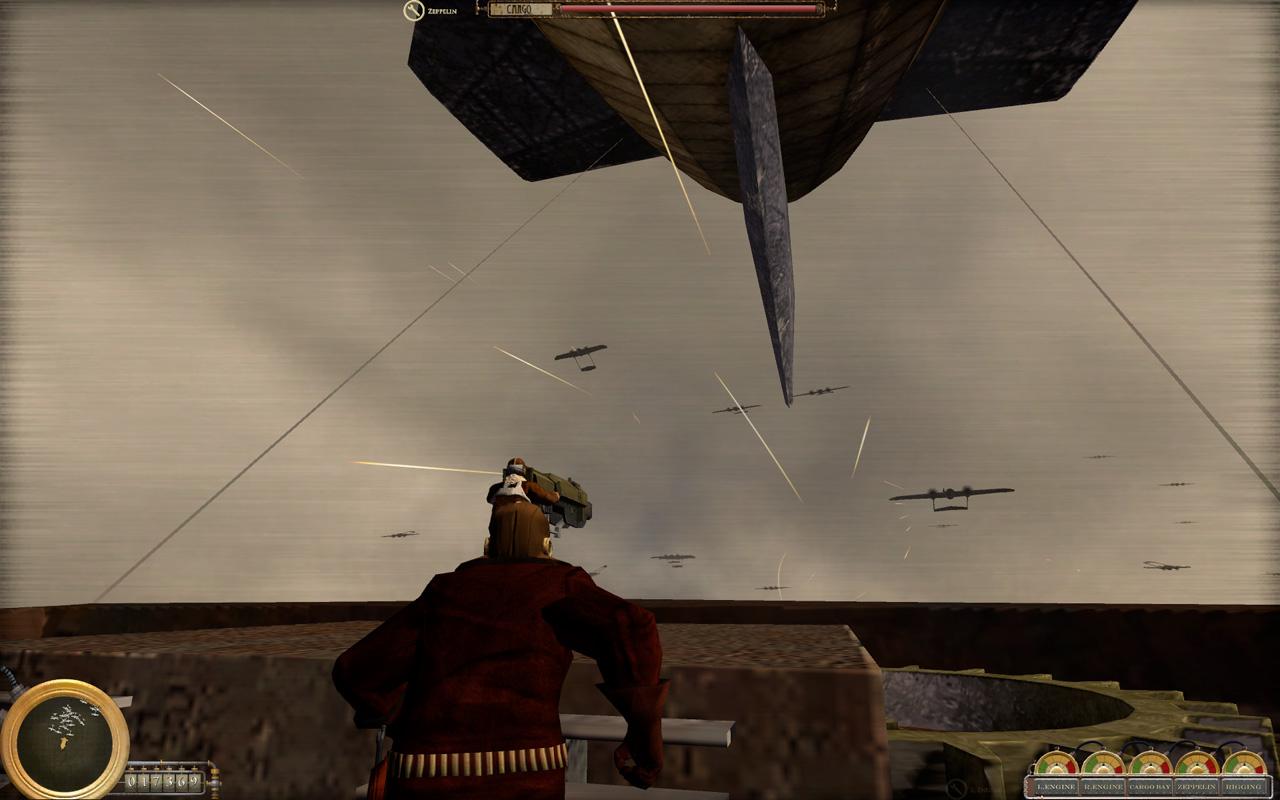Select the CARGO BAY station gauge
The height and width of the screenshot is (800, 1280).
point(1150,786)
